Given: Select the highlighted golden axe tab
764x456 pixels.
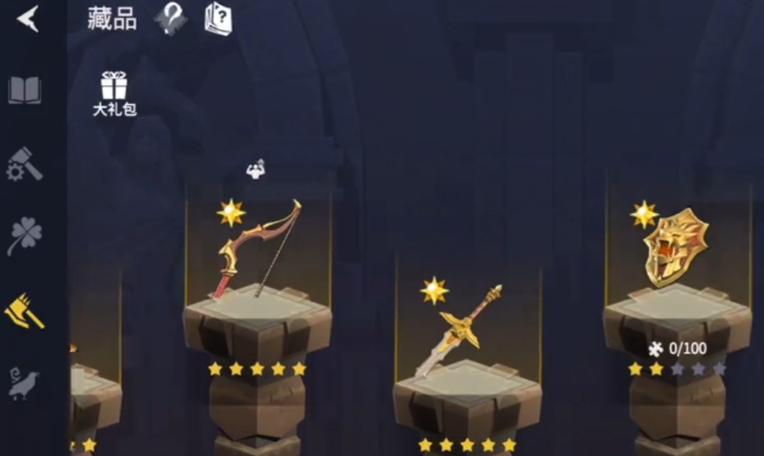Looking at the screenshot, I should click(25, 311).
